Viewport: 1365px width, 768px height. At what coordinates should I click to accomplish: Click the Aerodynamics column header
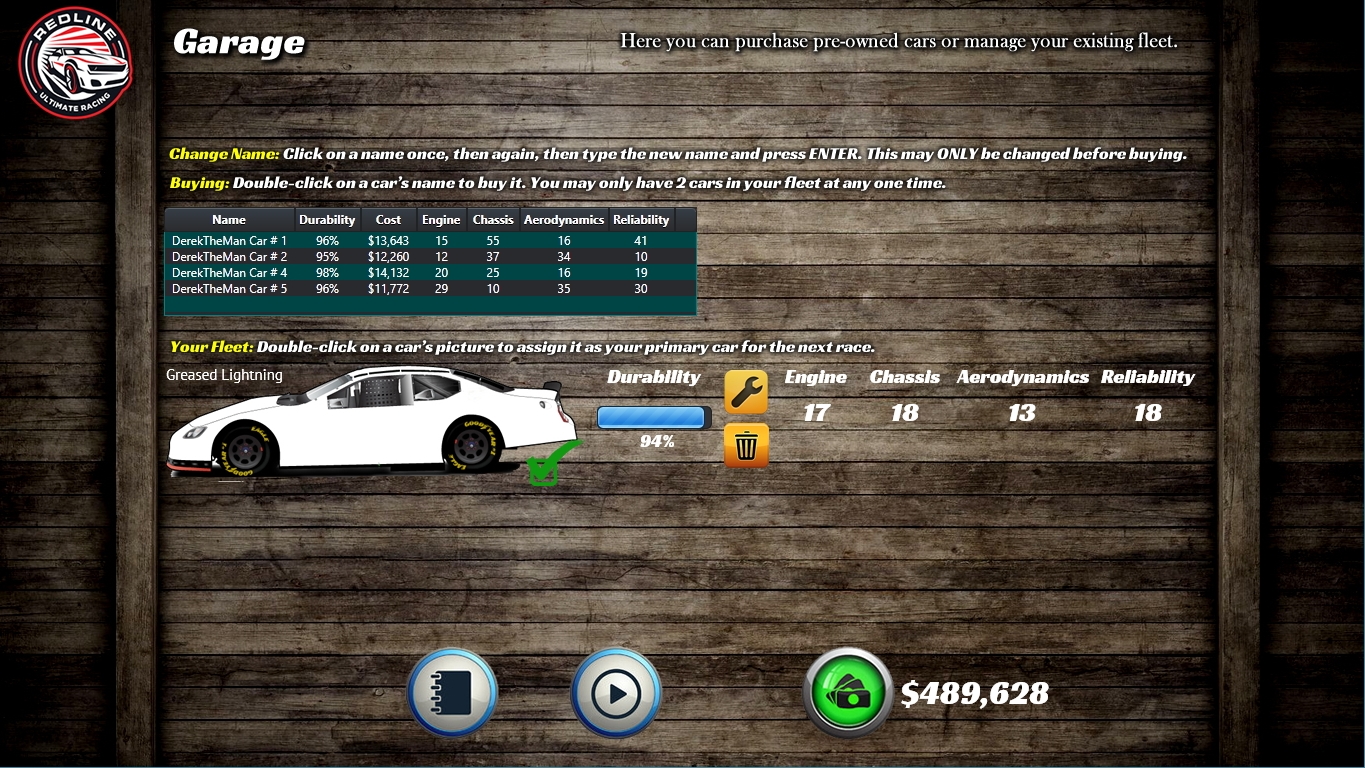(563, 219)
